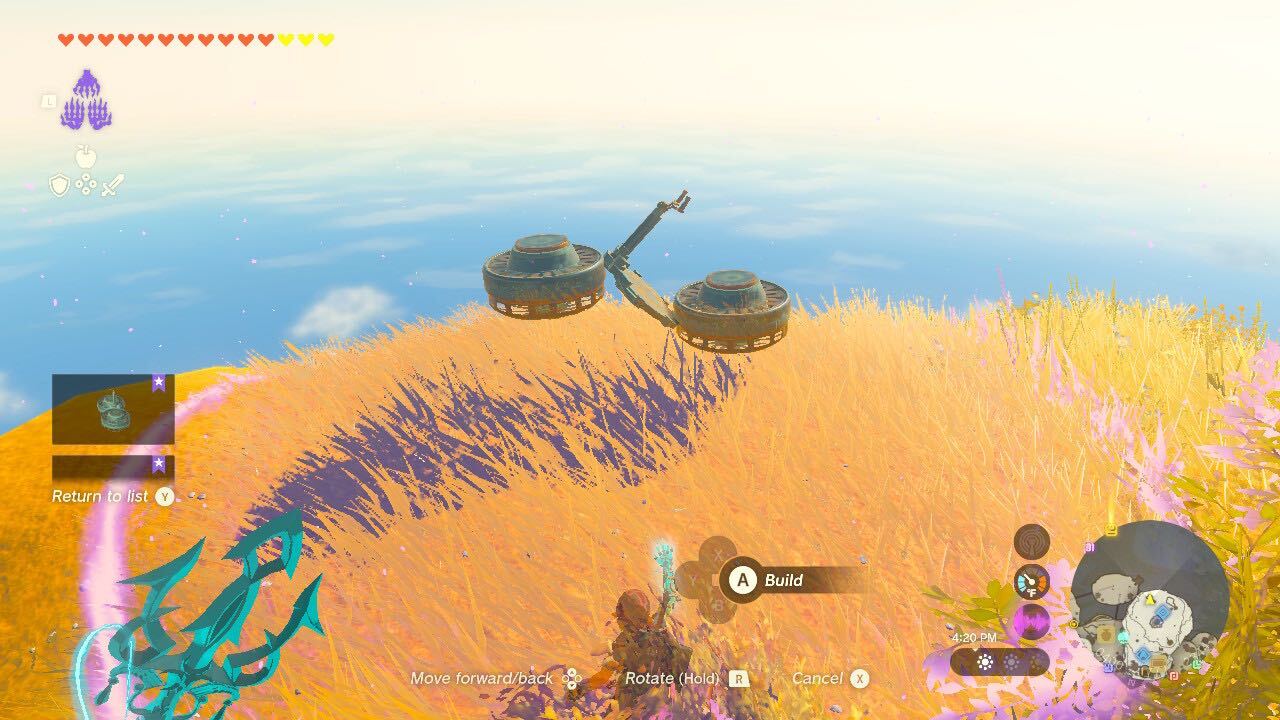Click the pink noise level indicator icon

click(1031, 620)
